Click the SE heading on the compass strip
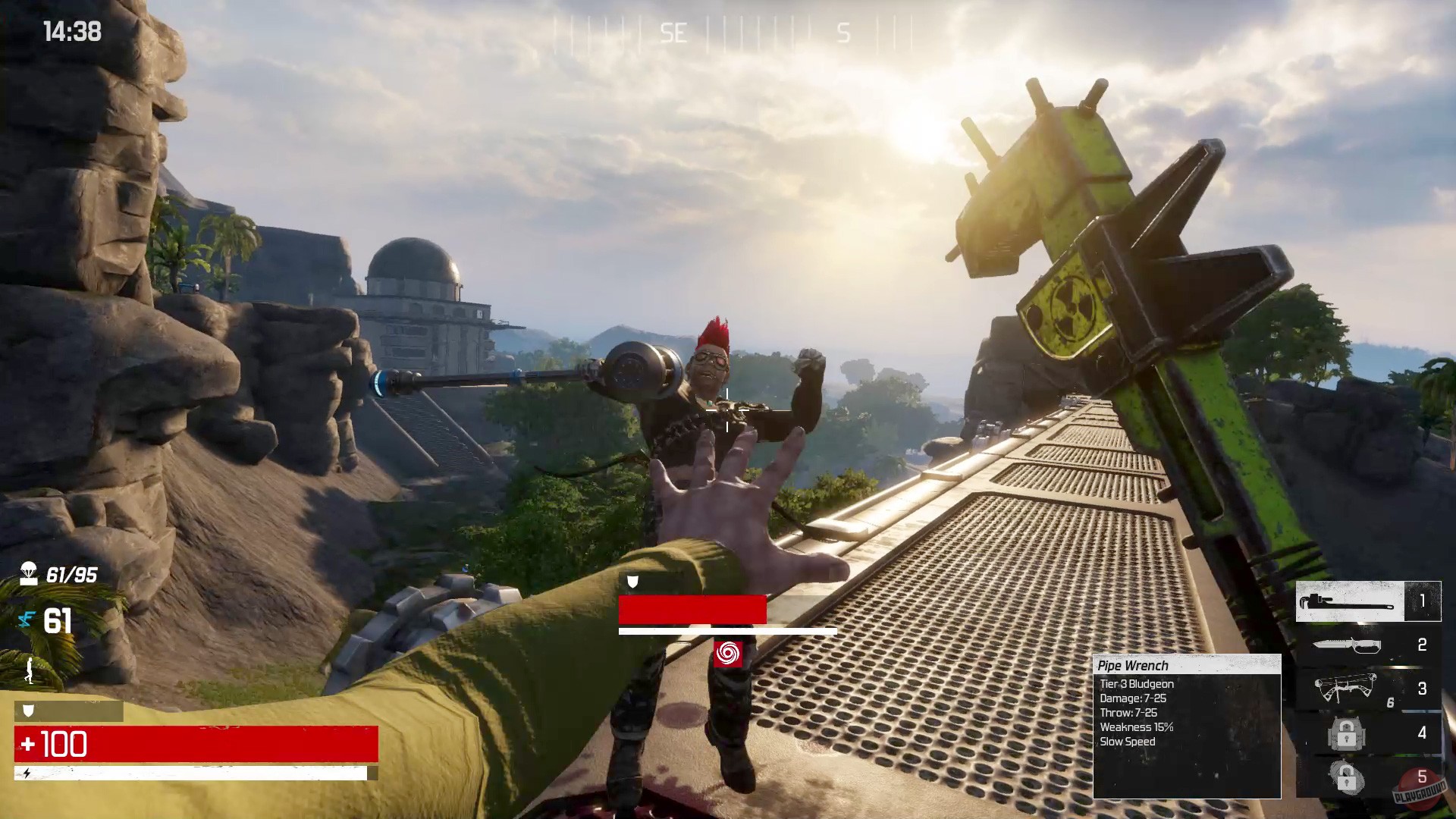This screenshot has width=1456, height=819. pos(675,32)
